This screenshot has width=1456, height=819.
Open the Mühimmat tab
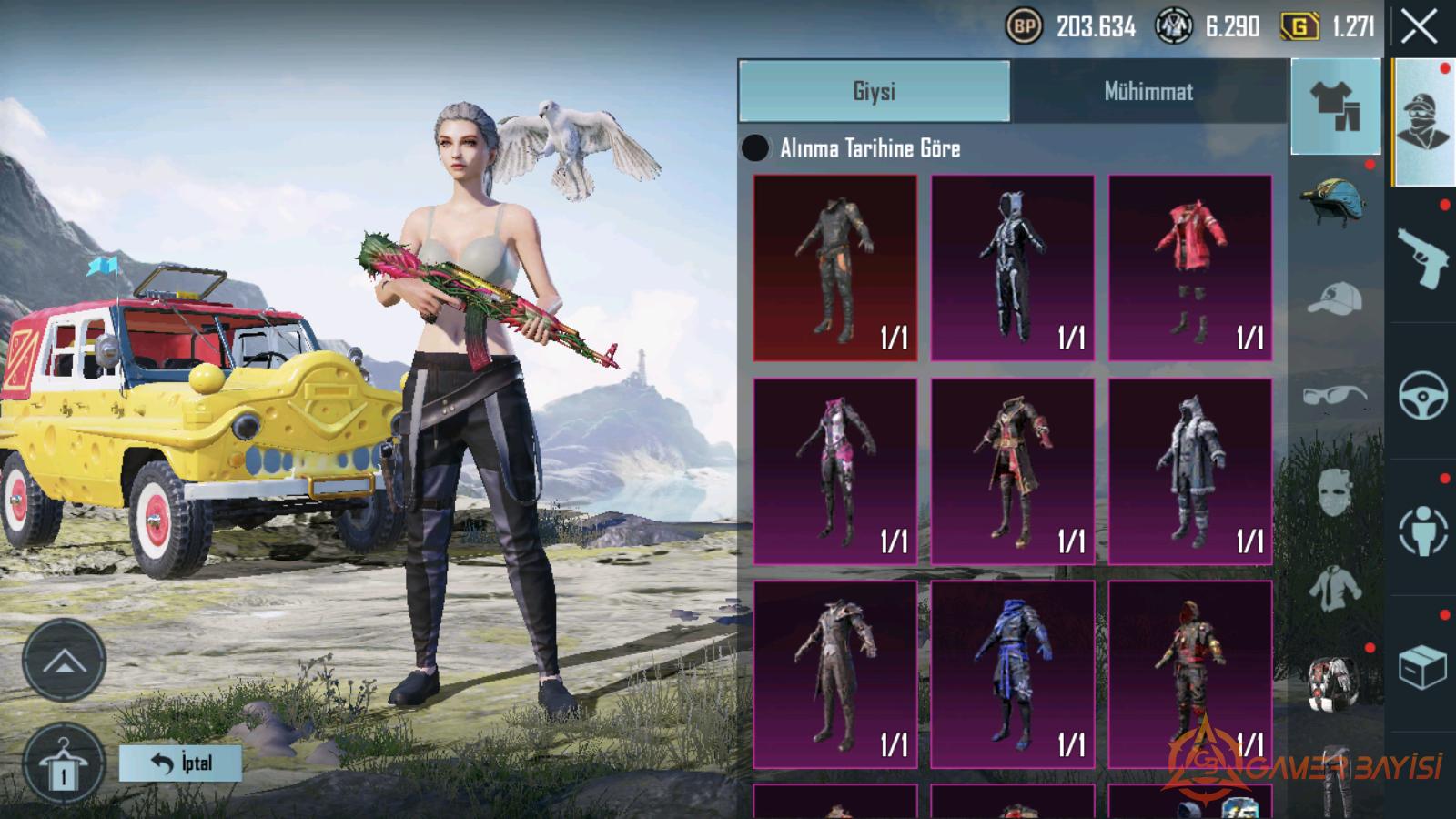[x=1148, y=91]
